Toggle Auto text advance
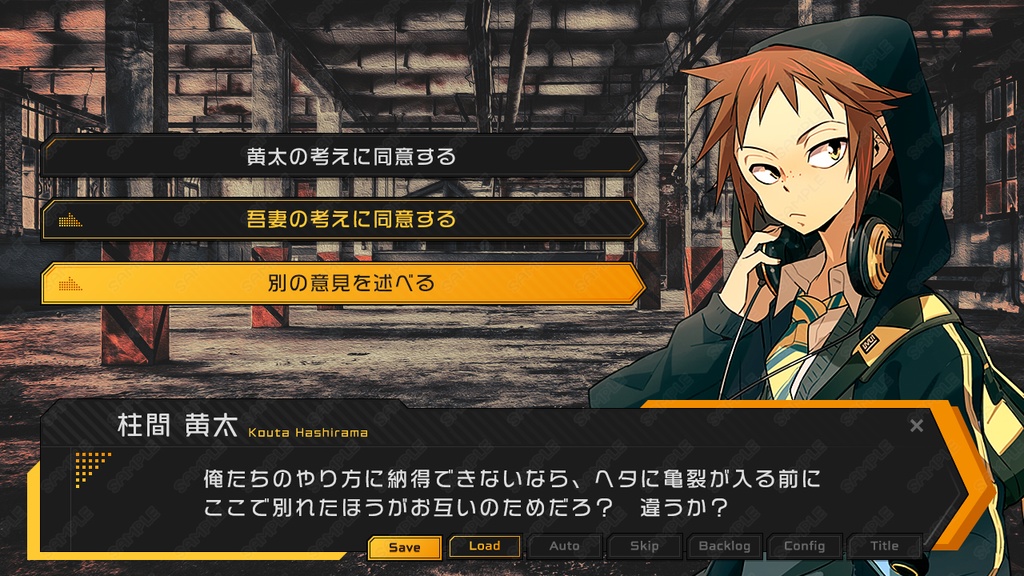Viewport: 1024px width, 576px height. click(565, 546)
